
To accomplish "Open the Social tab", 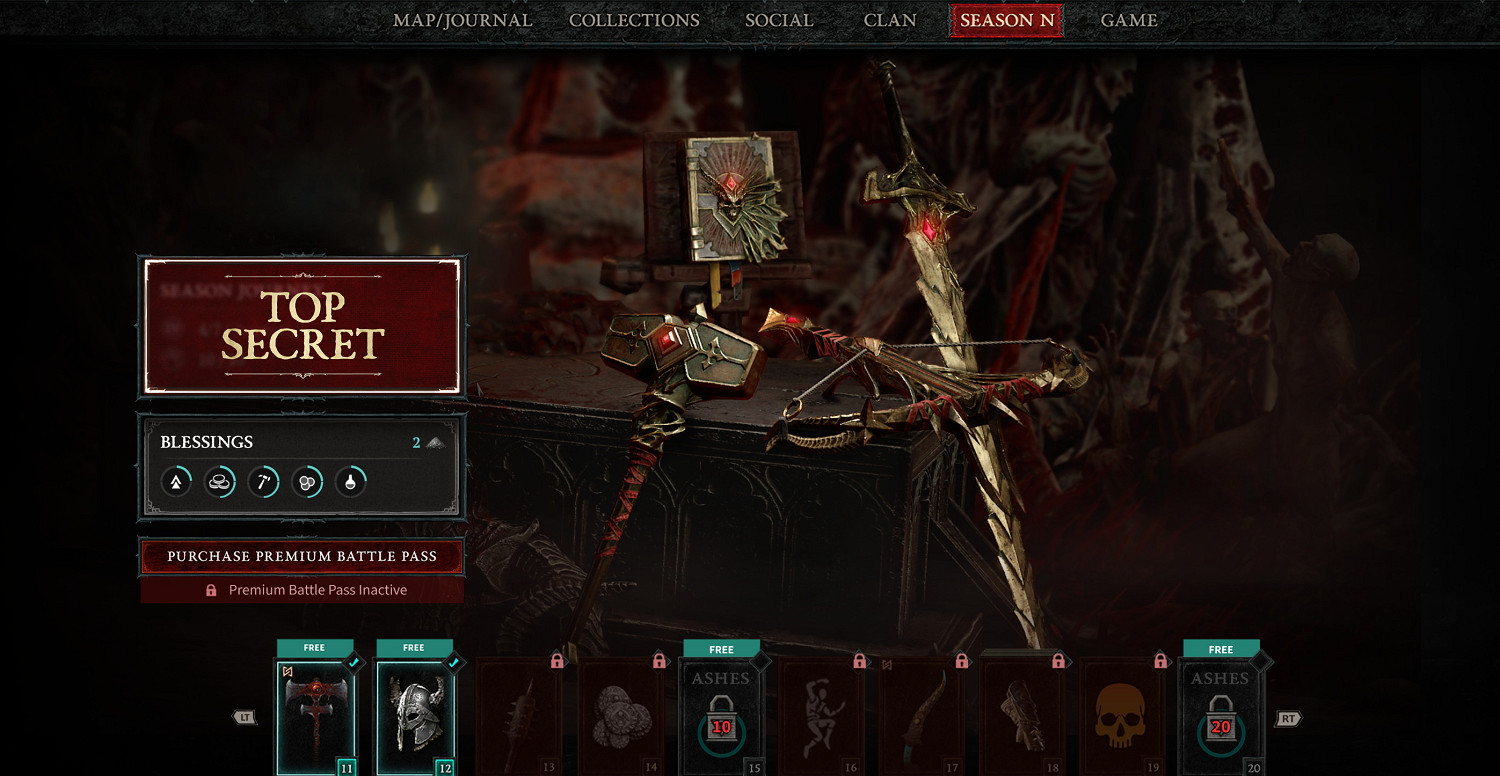I will (779, 20).
